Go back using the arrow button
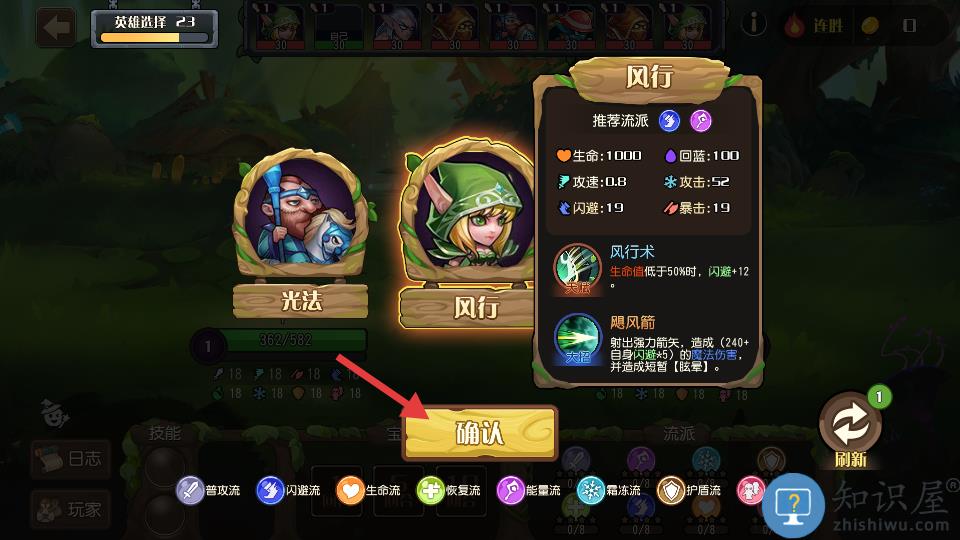Image resolution: width=960 pixels, height=540 pixels. point(57,27)
